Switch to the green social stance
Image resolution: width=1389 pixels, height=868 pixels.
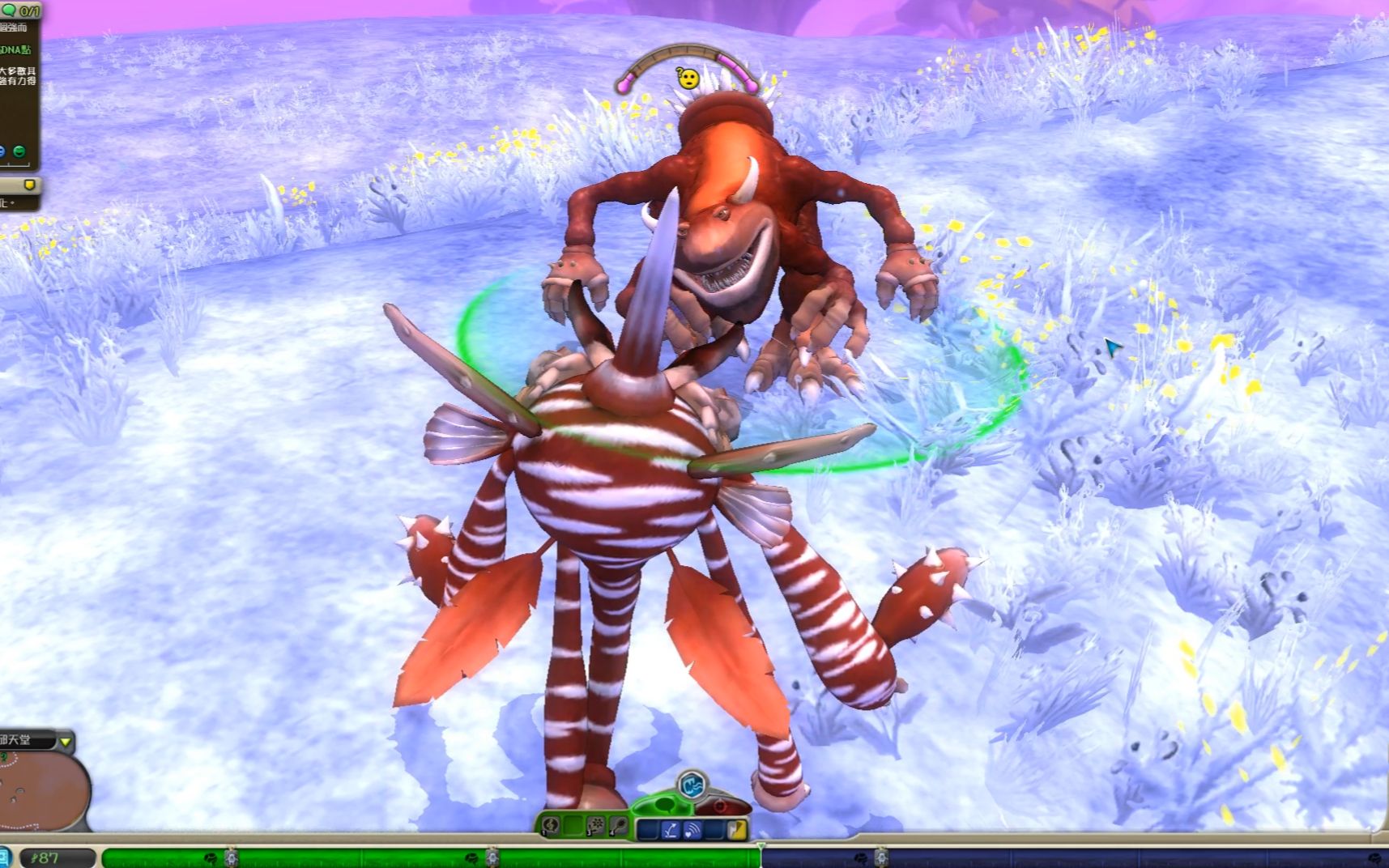[x=664, y=805]
